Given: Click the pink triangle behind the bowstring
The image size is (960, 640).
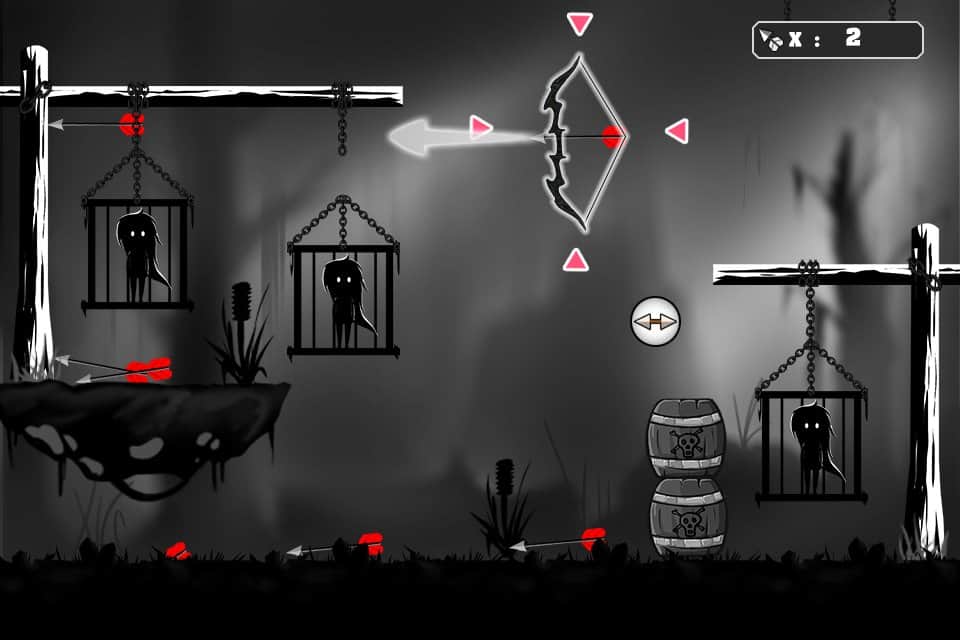Looking at the screenshot, I should (678, 131).
